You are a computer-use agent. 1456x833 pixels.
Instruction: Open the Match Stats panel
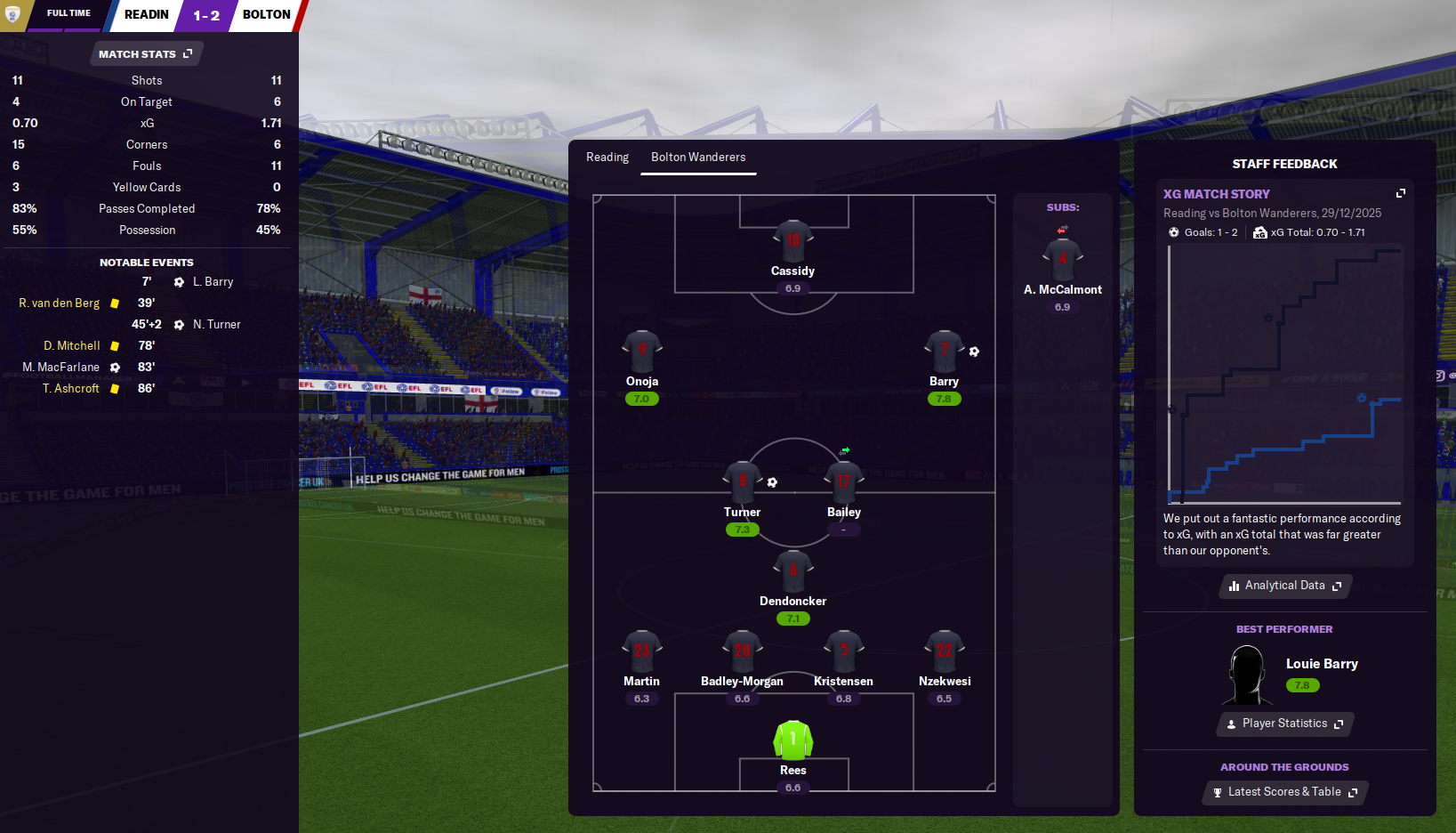point(146,54)
